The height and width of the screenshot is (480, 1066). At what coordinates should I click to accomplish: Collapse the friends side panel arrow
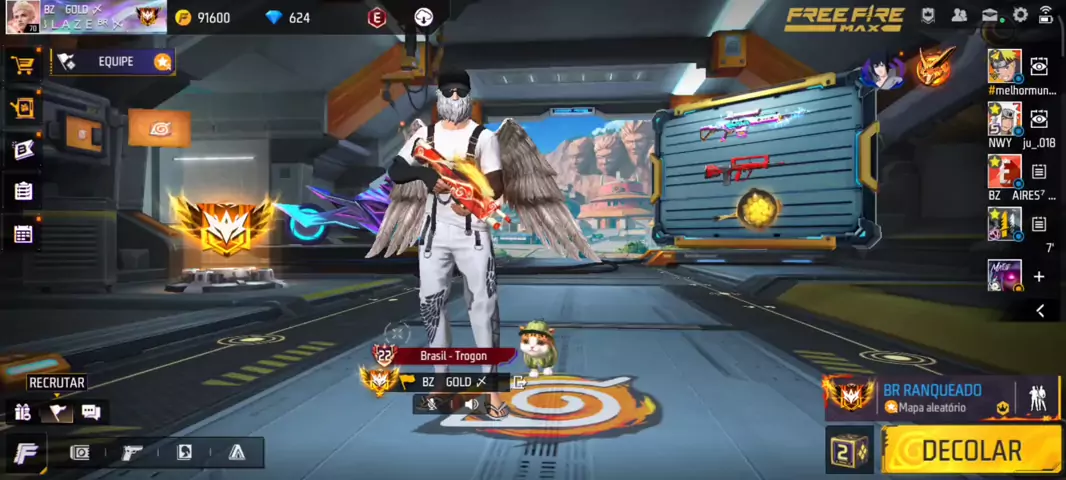tap(1040, 311)
